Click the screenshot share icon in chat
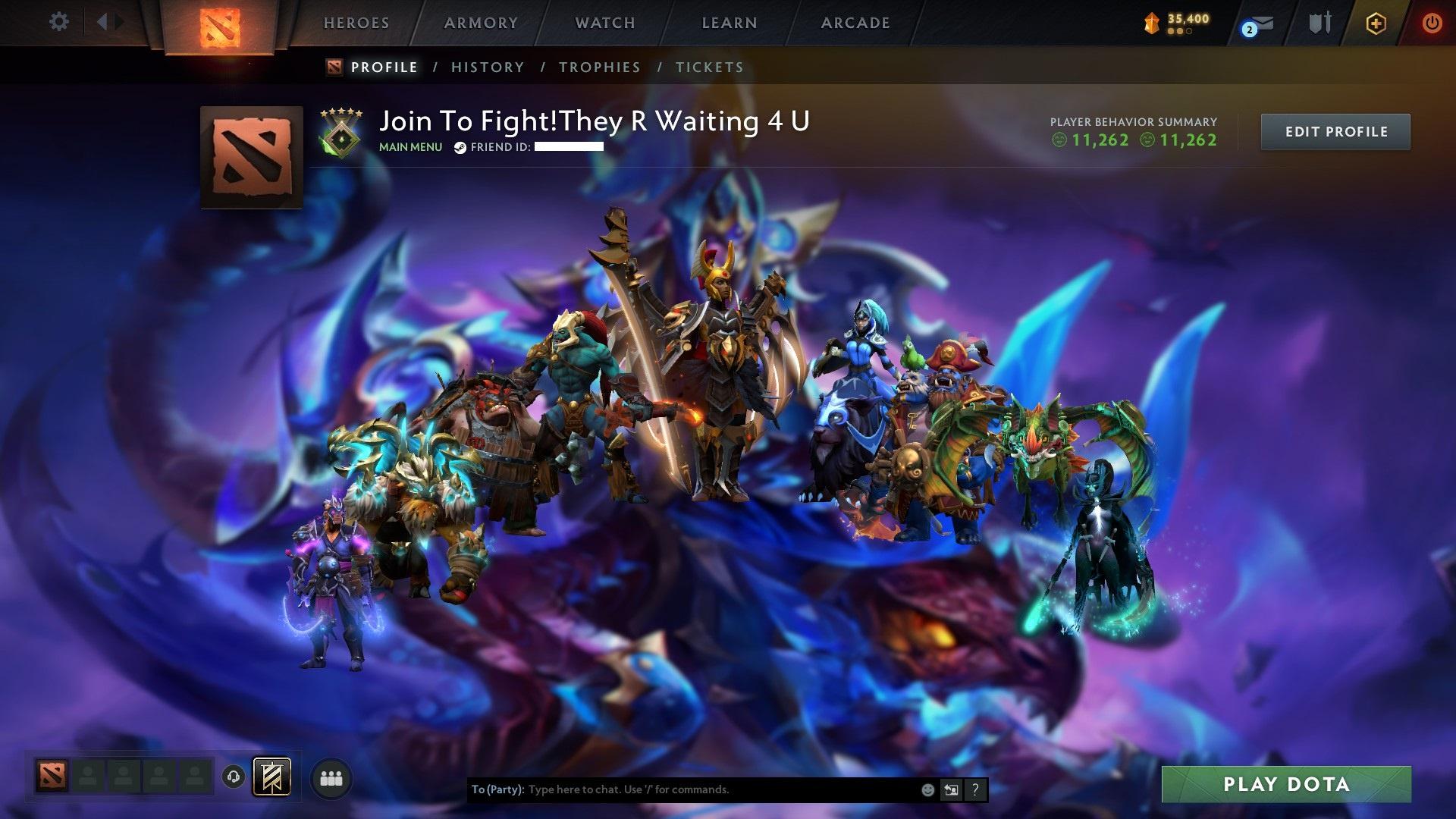Screen dimensions: 1456x819 click(950, 789)
